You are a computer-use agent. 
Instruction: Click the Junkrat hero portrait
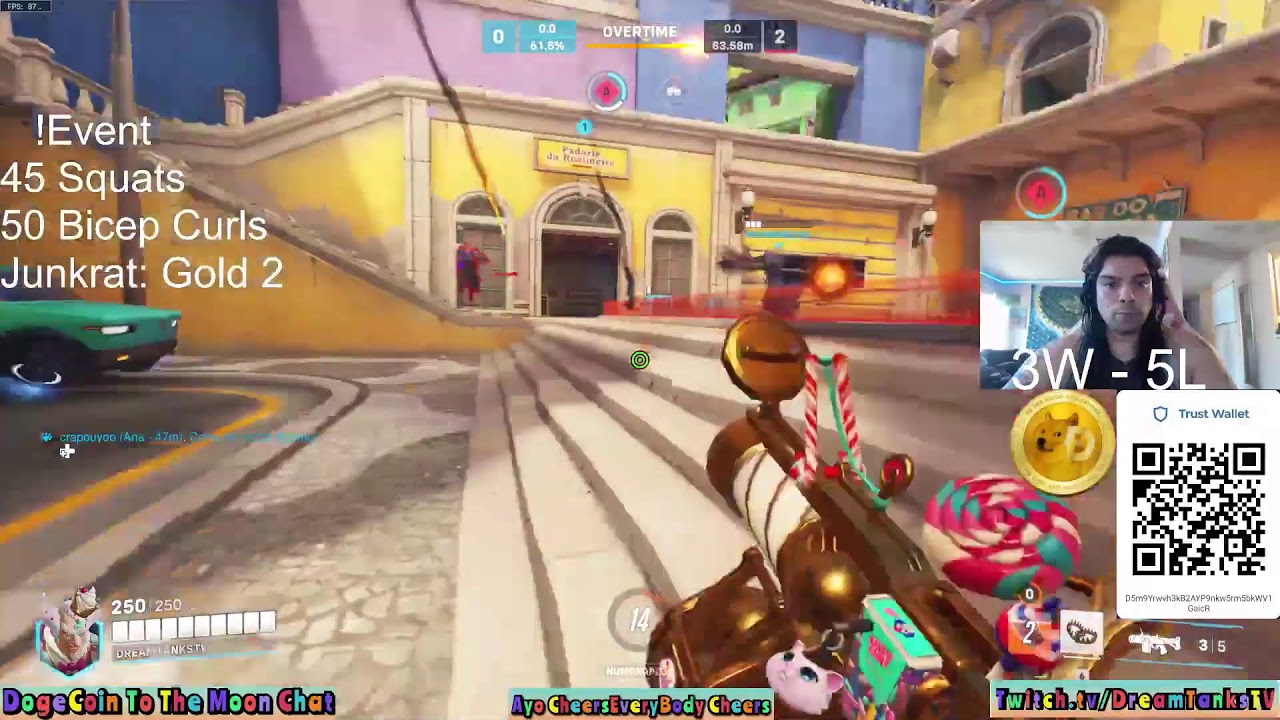(x=70, y=630)
